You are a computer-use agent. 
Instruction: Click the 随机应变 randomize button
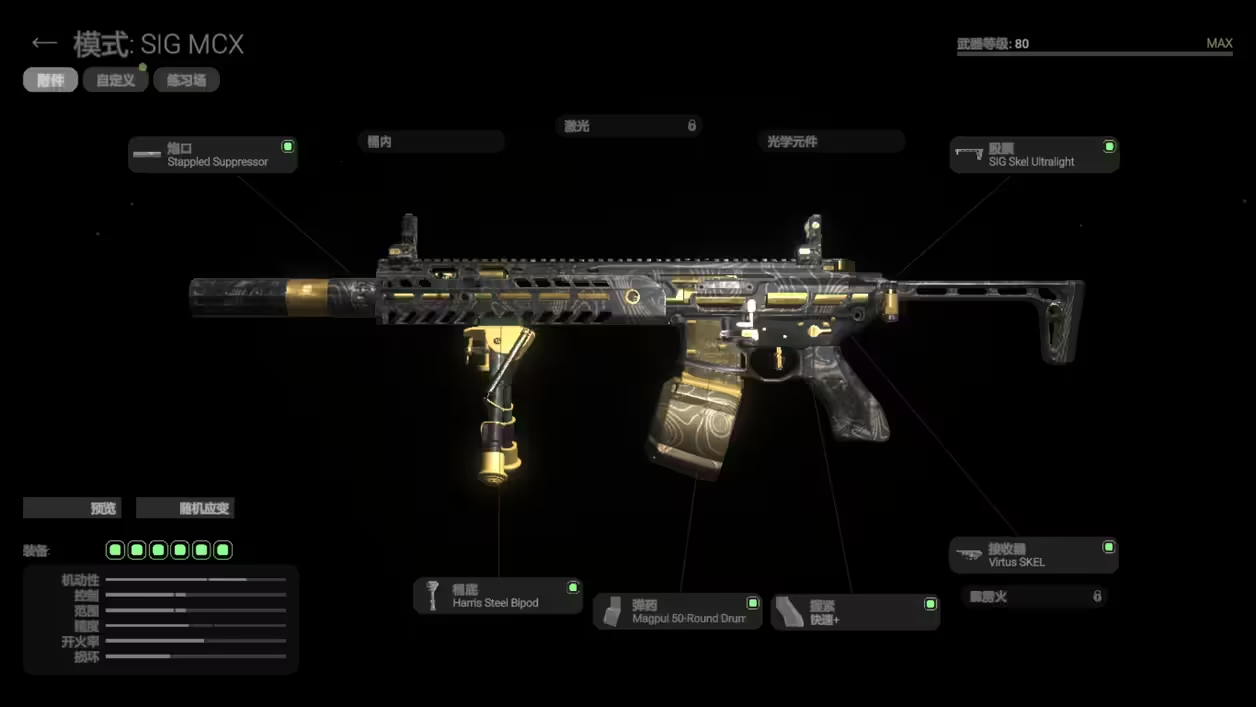185,508
